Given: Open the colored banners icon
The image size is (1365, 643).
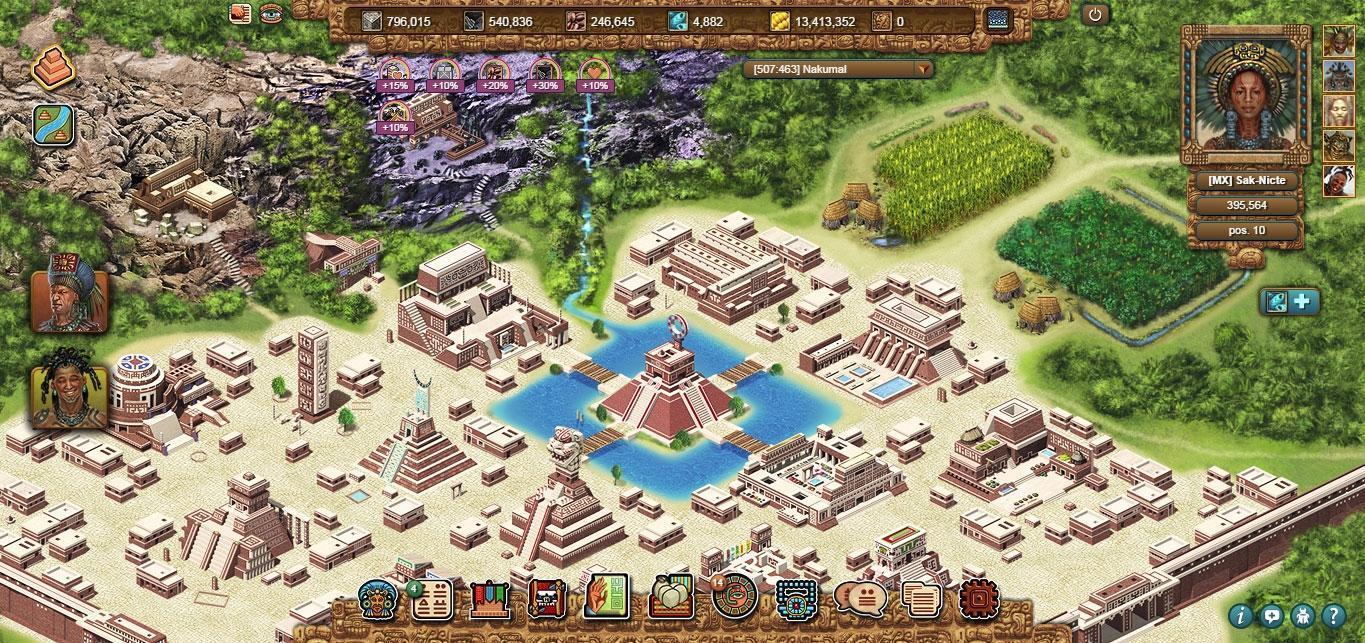Looking at the screenshot, I should (489, 599).
